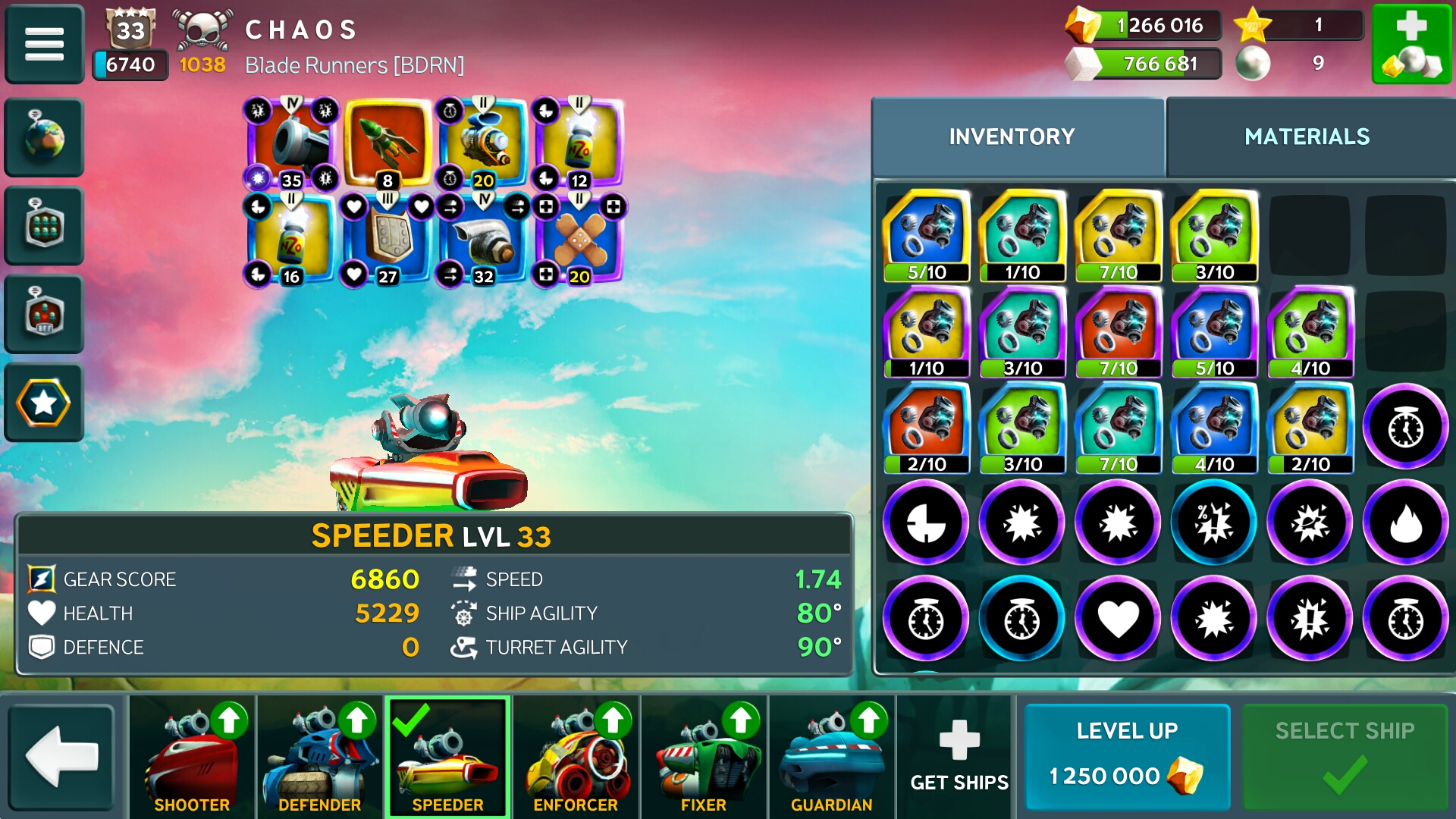Select the equipped cannon item level 35

[x=292, y=144]
